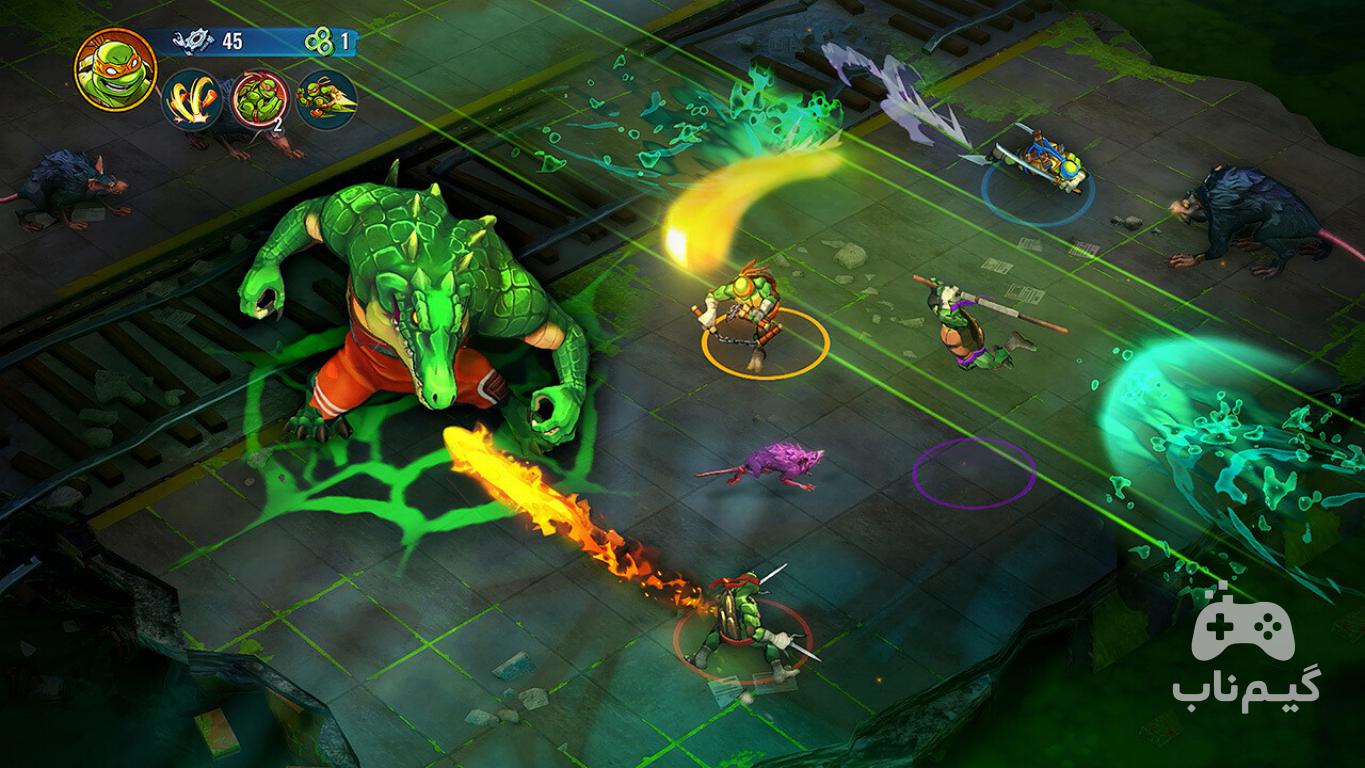Use the red-ringed turtle shell ability
The height and width of the screenshot is (768, 1365).
click(x=260, y=99)
